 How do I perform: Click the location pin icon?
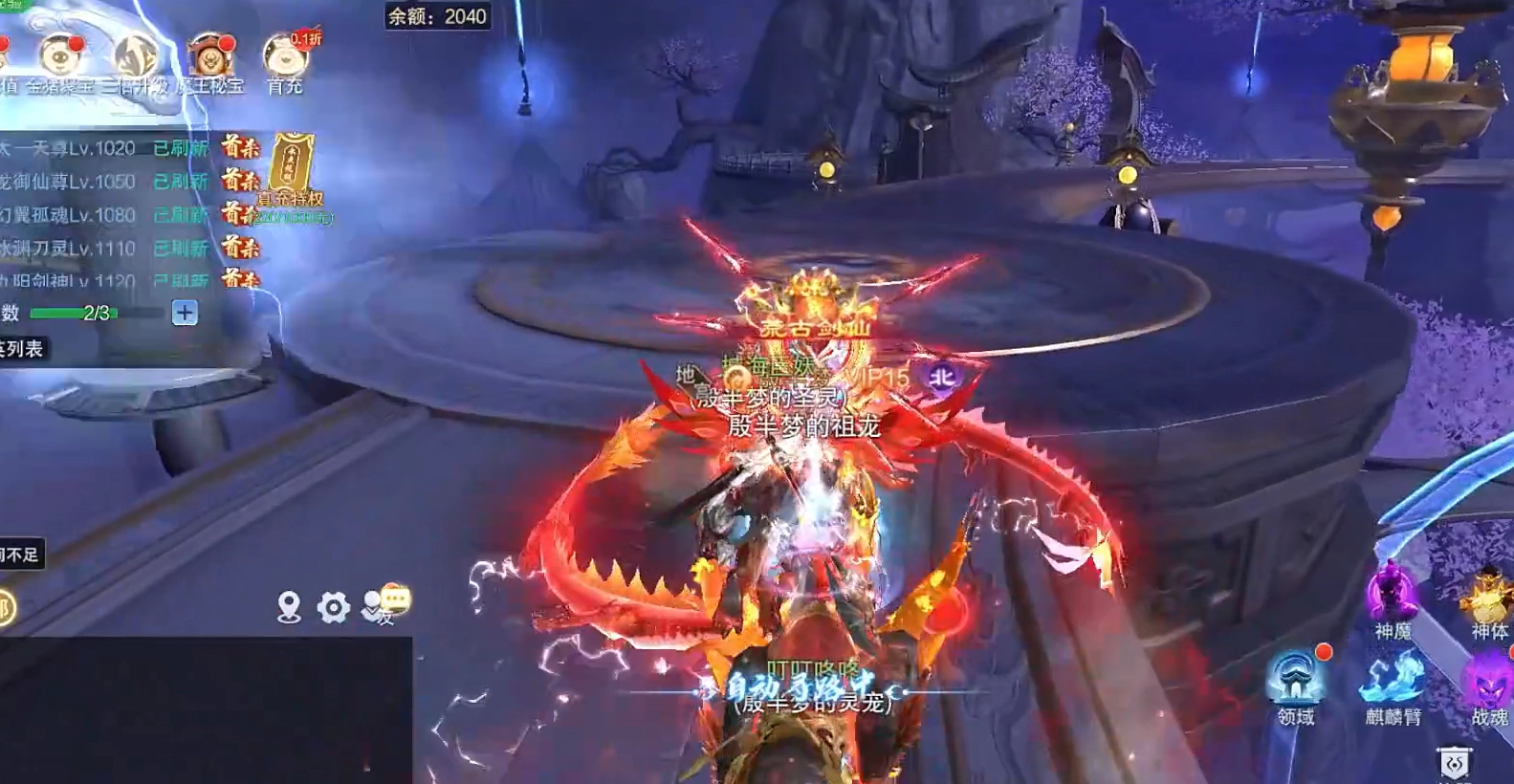pos(289,606)
